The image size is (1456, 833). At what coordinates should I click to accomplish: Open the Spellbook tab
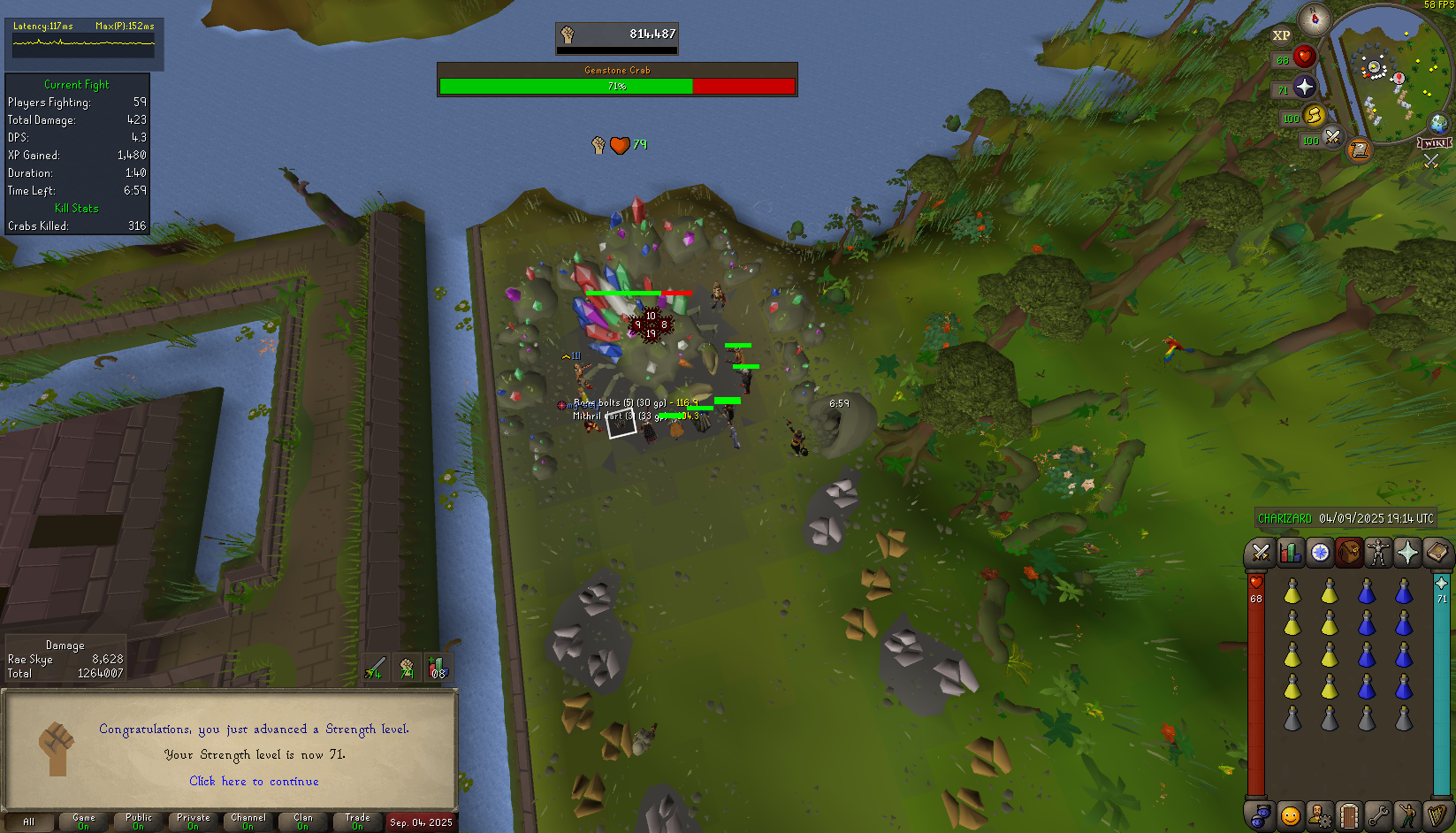[1437, 553]
